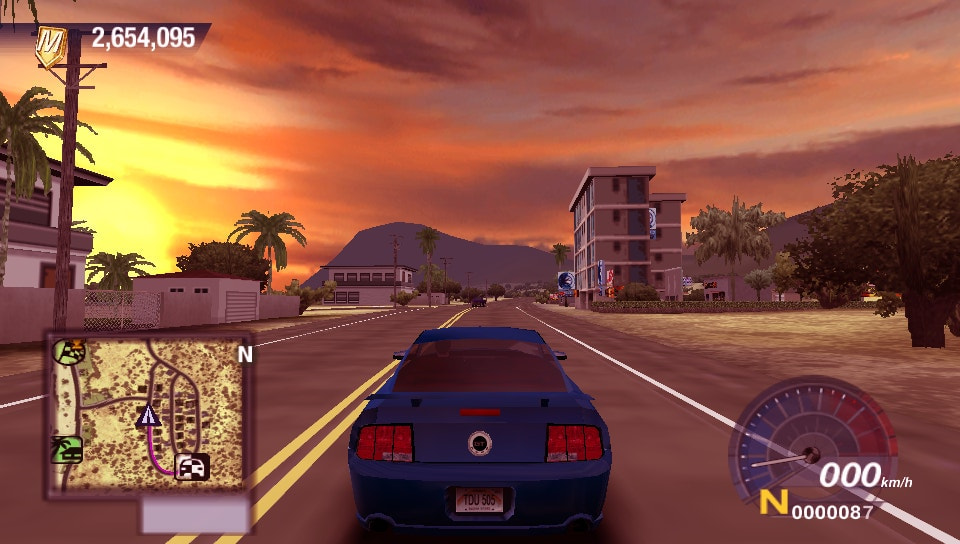Click the player position arrow on minimap
Viewport: 960px width, 544px height.
click(149, 415)
